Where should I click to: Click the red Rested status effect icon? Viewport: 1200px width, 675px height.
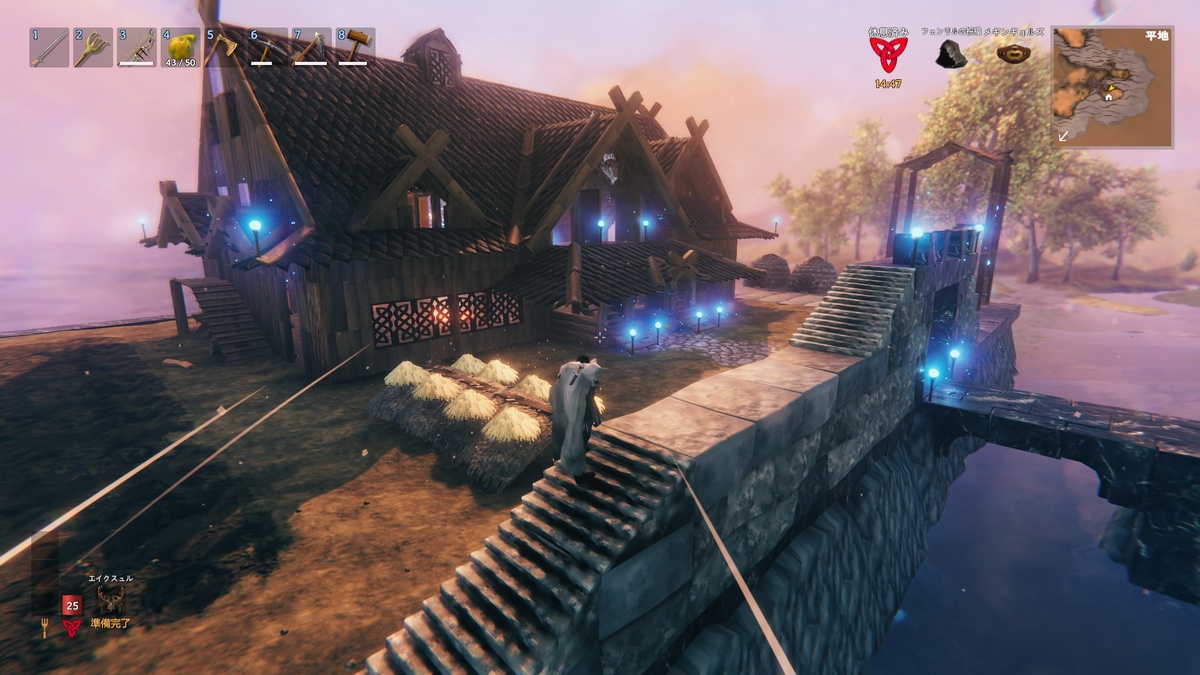click(884, 54)
